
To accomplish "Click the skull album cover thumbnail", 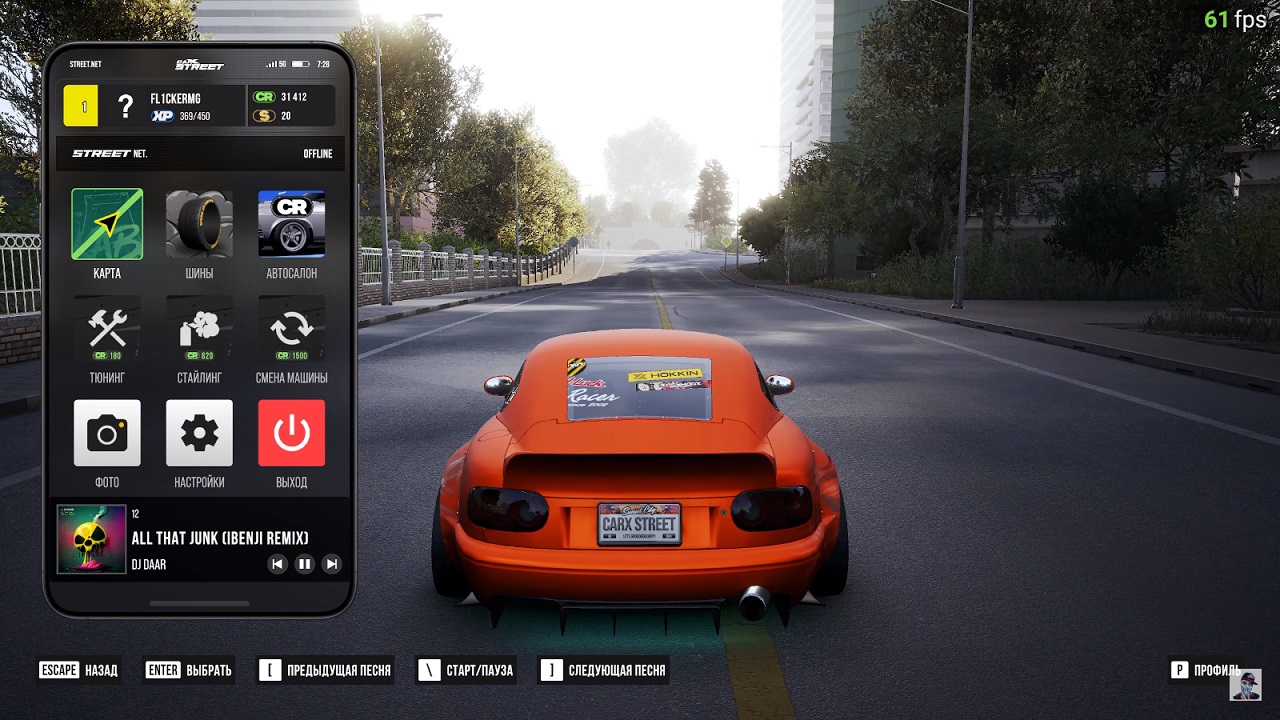I will (x=92, y=539).
